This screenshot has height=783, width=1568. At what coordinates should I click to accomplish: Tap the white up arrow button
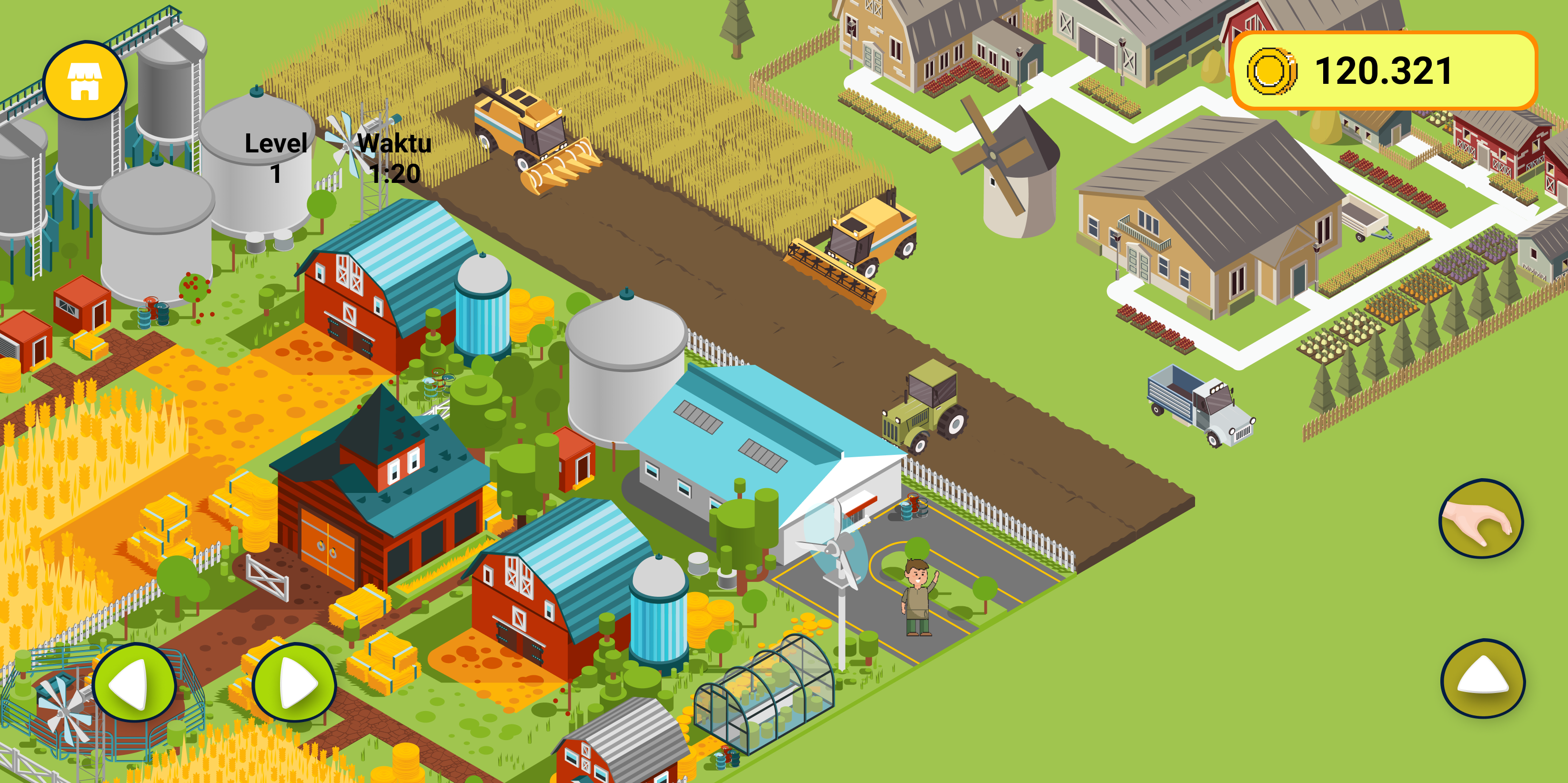pyautogui.click(x=1483, y=678)
